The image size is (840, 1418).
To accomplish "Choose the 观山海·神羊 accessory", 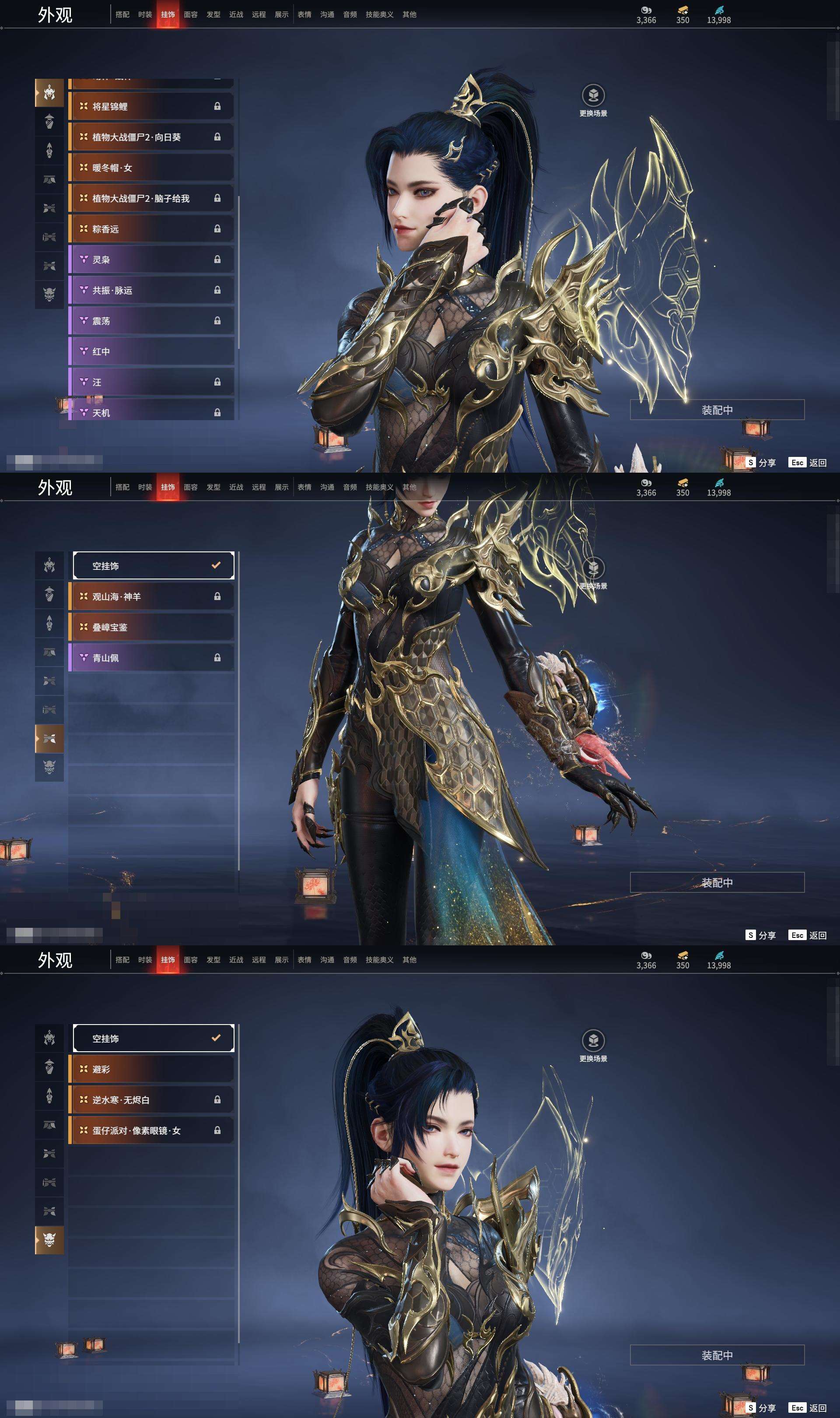I will pyautogui.click(x=150, y=596).
